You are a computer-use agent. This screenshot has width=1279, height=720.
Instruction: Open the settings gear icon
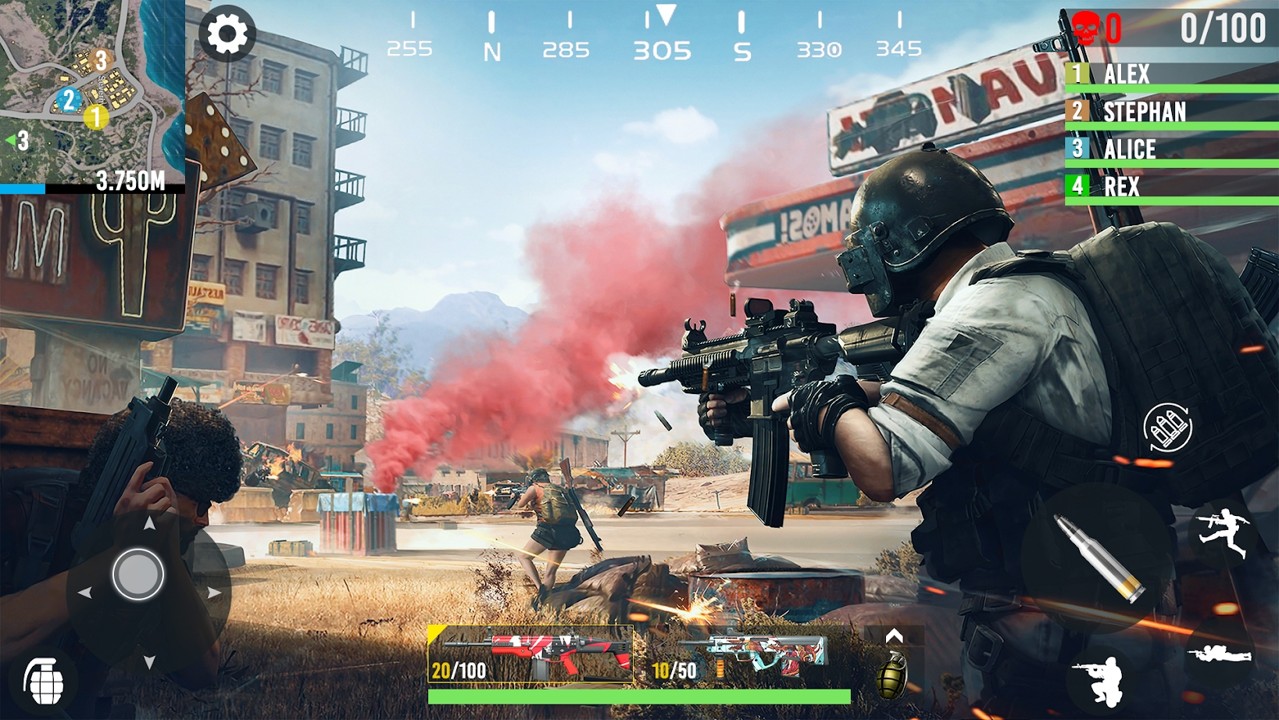coord(227,35)
